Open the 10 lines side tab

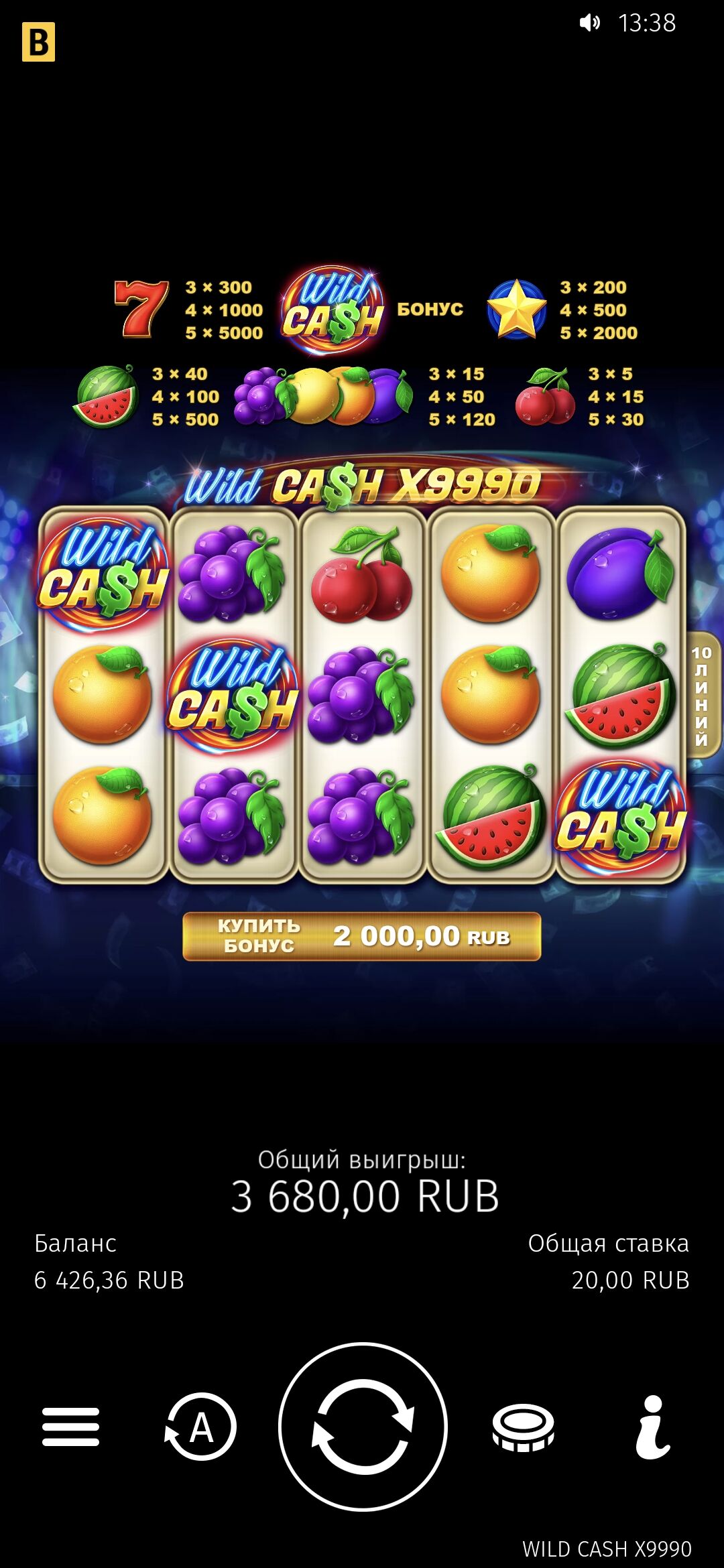click(703, 694)
